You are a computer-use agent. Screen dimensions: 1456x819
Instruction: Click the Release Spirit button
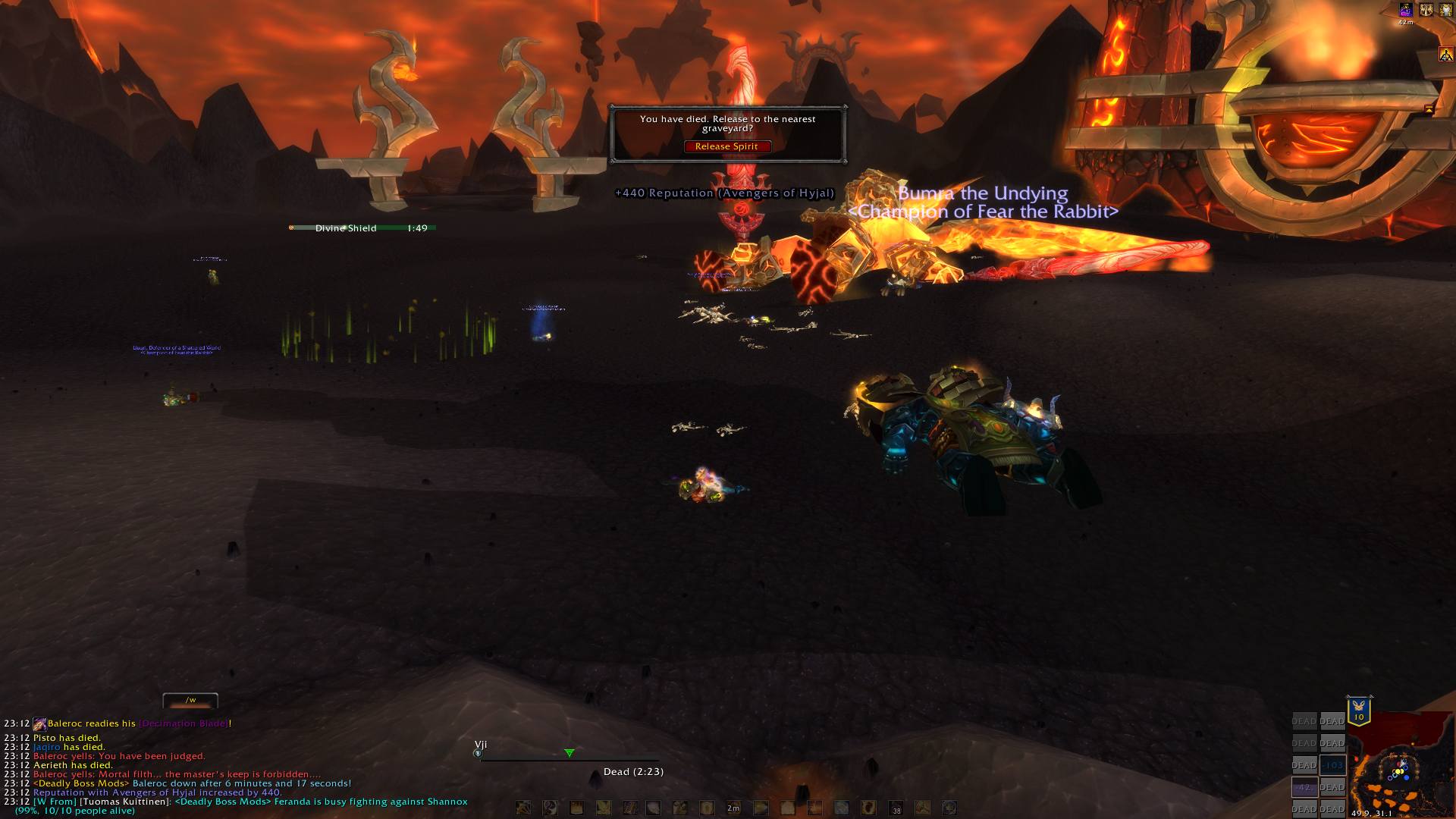726,146
